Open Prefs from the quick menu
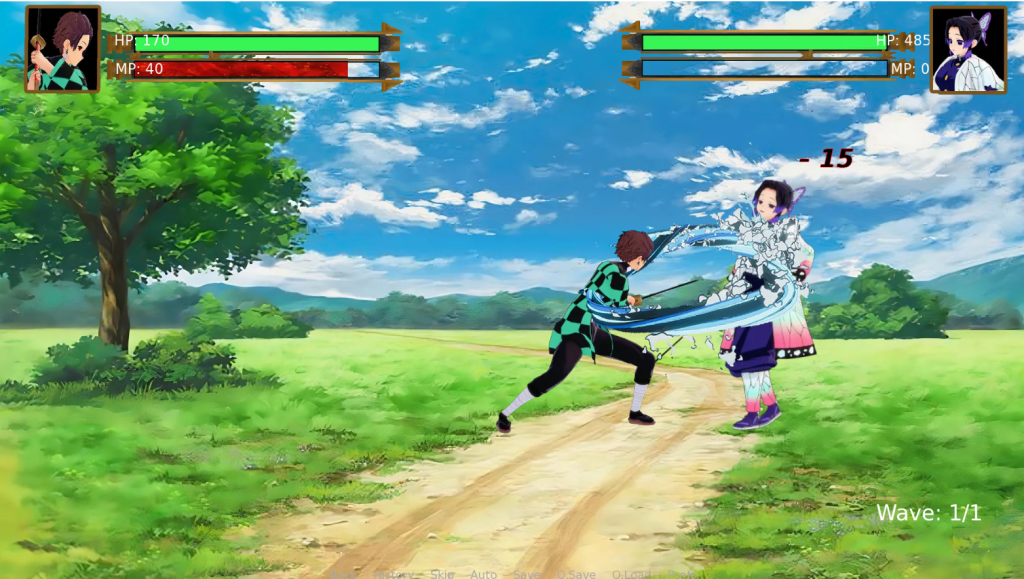 683,574
